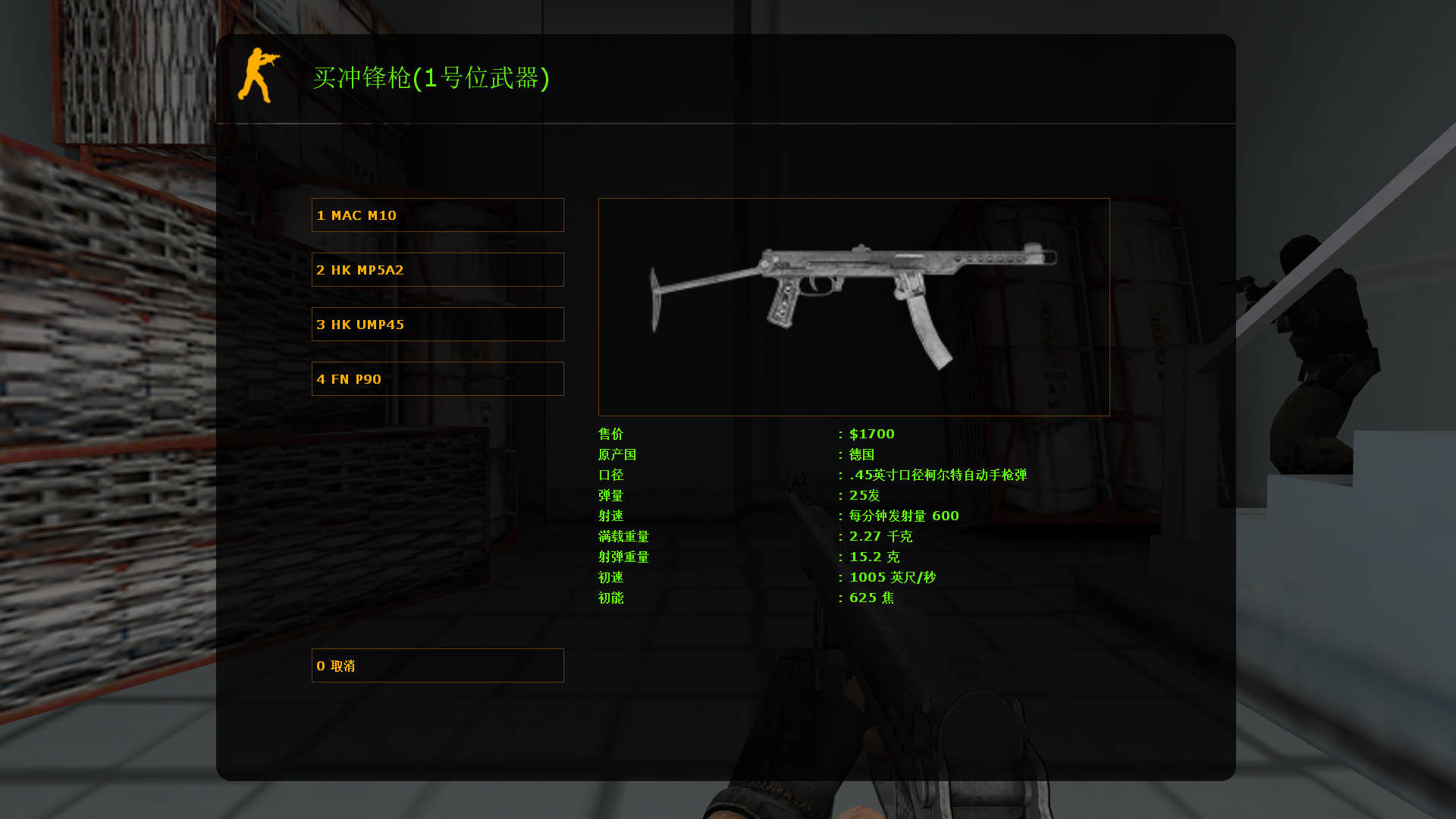Screen dimensions: 1456x819
Task: Click the 满载重量 loaded weight row
Action: (623, 536)
